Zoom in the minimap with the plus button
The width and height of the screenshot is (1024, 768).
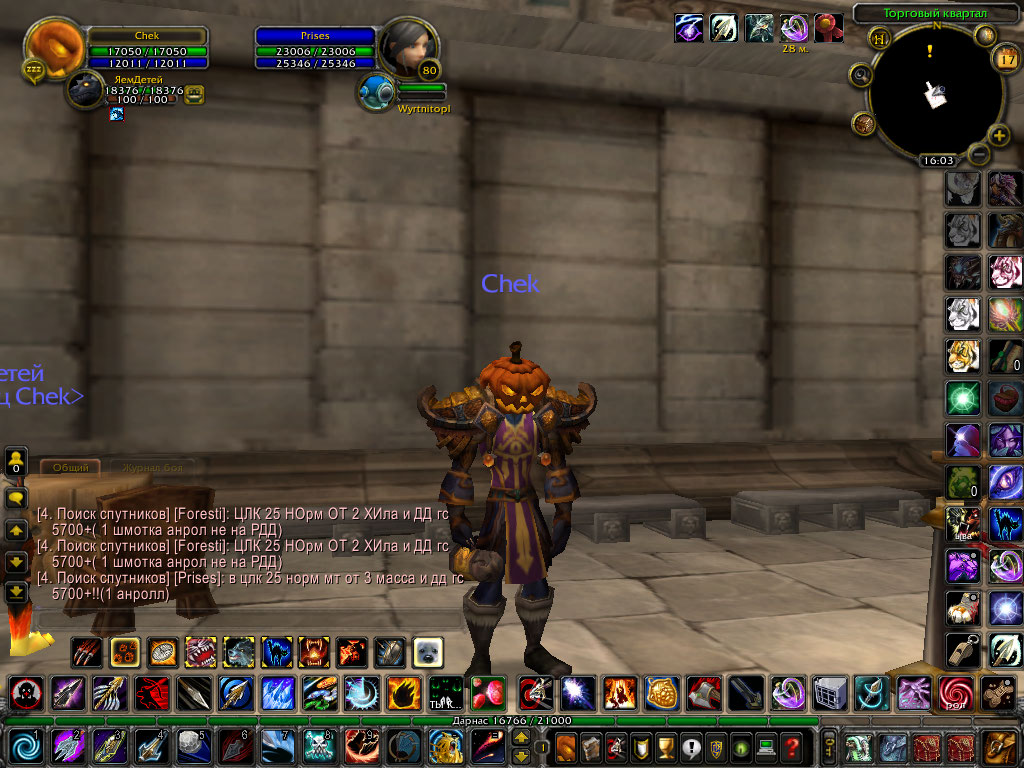pyautogui.click(x=999, y=135)
